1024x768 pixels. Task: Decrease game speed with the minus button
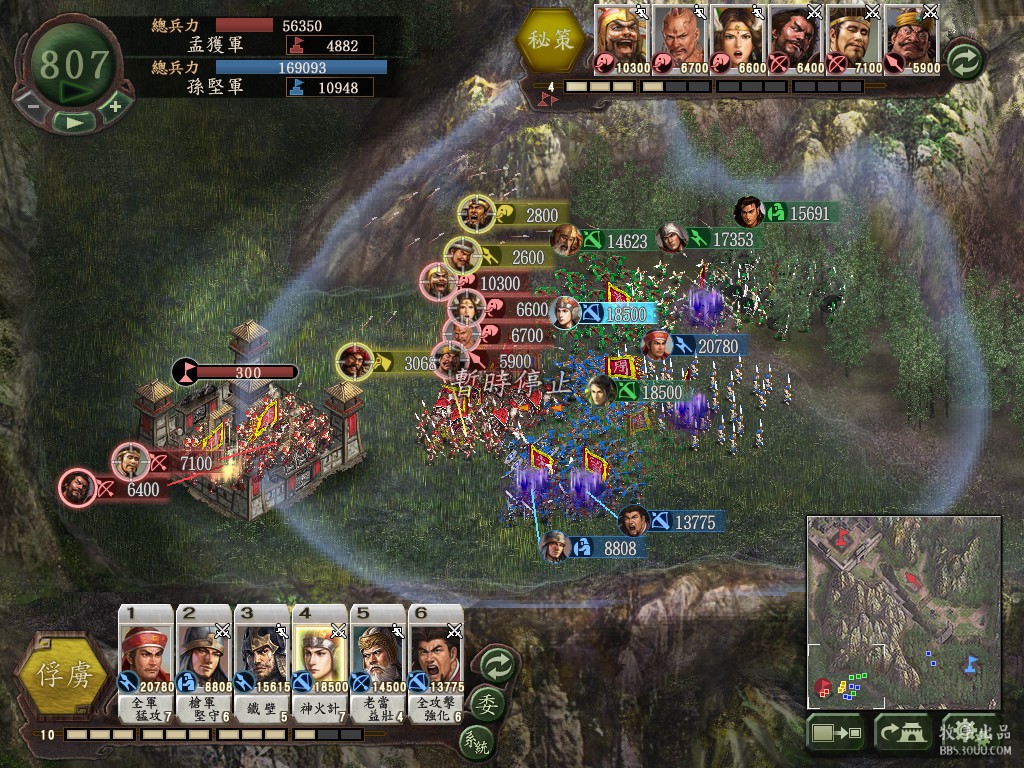pyautogui.click(x=33, y=105)
